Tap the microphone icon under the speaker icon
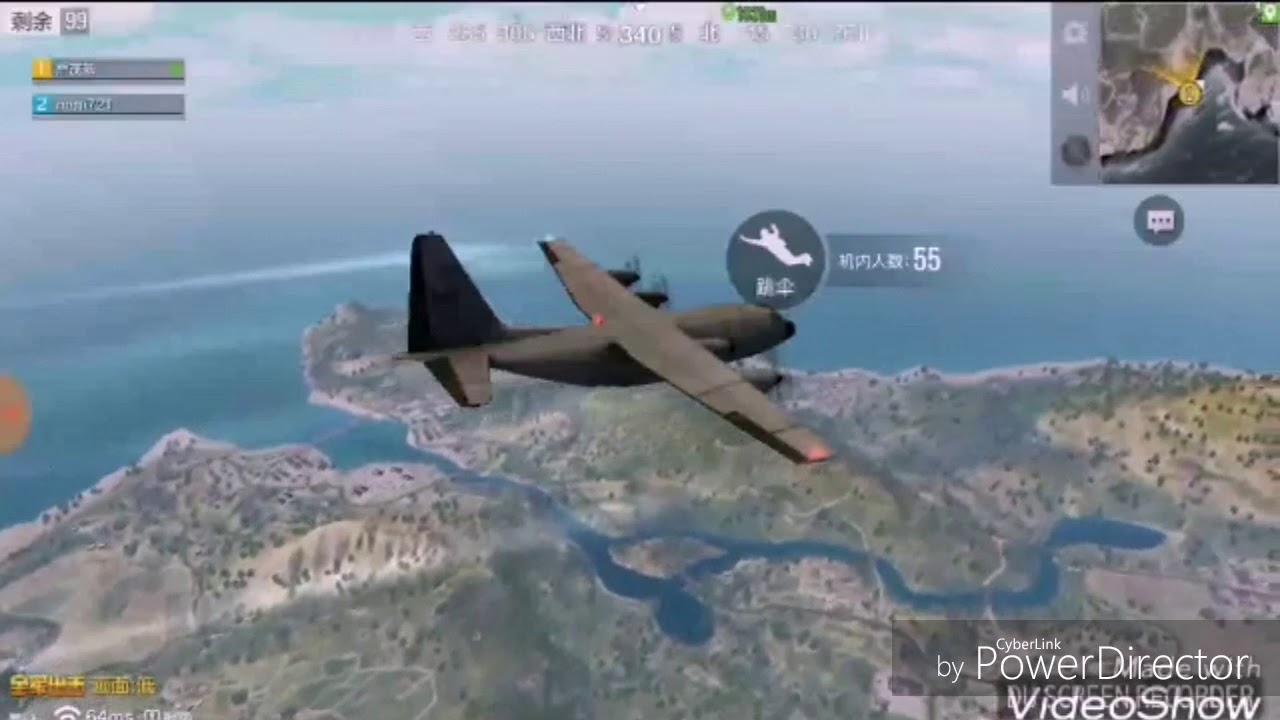 pos(1075,148)
